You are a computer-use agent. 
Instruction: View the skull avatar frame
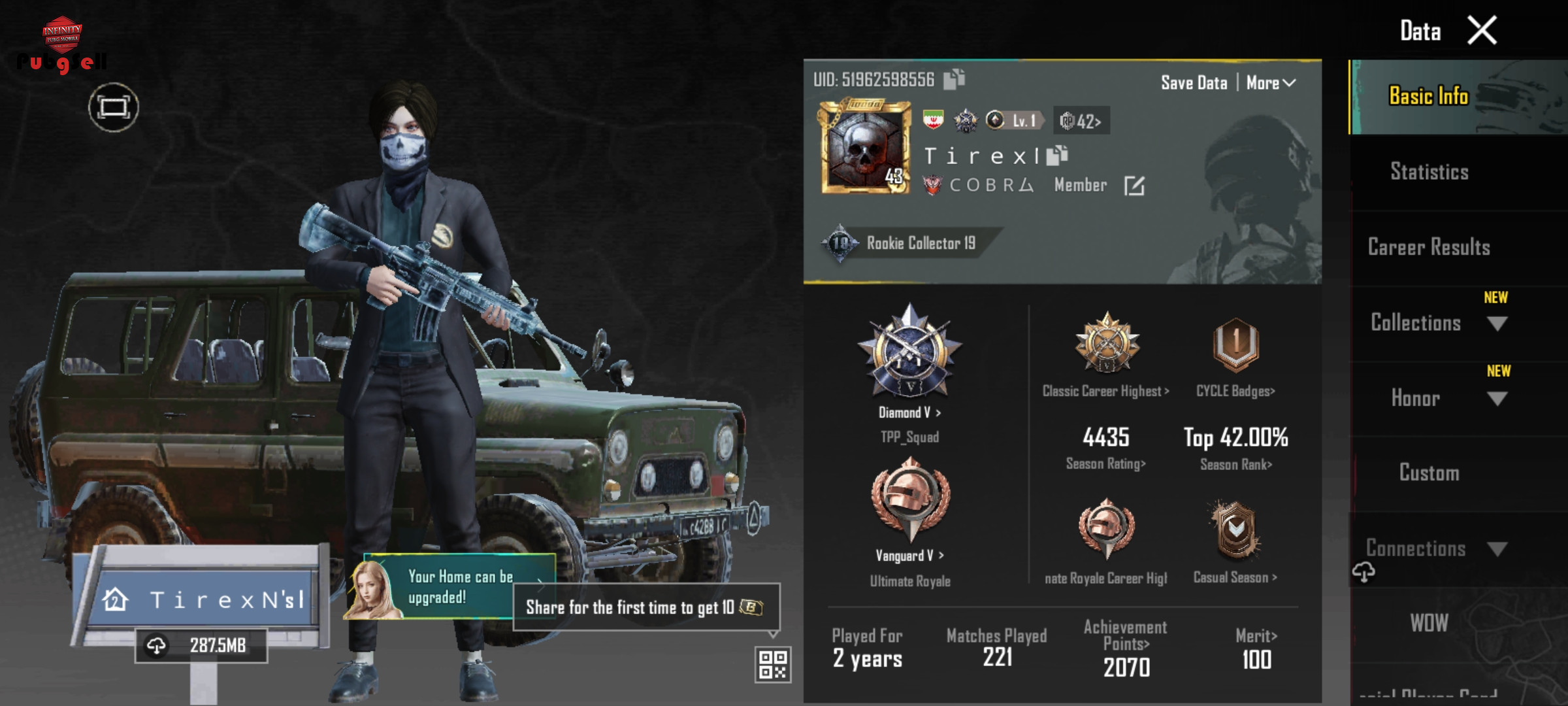pos(865,147)
